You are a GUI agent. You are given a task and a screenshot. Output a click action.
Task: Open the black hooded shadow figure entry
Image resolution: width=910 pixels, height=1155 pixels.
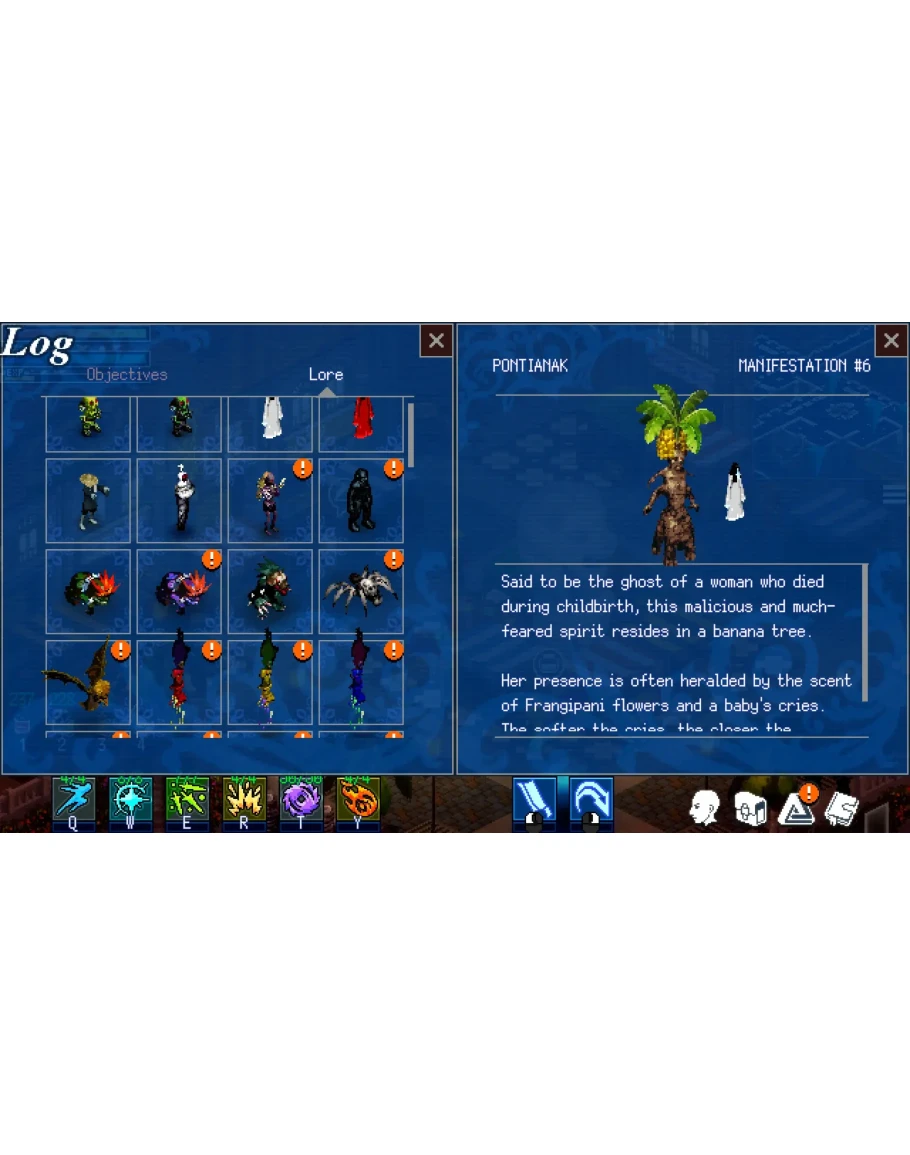[x=361, y=500]
